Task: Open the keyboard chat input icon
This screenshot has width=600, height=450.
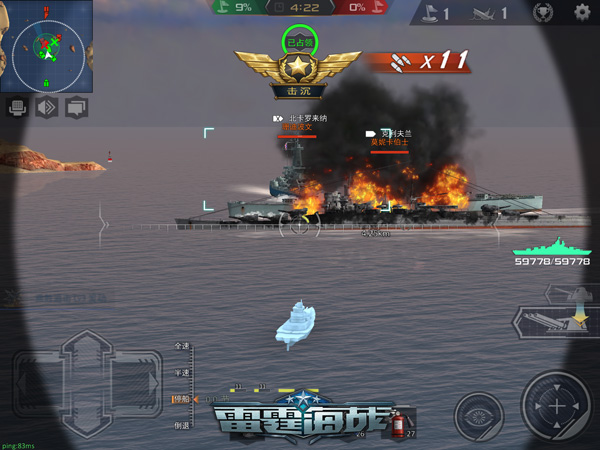Action: 18,107
